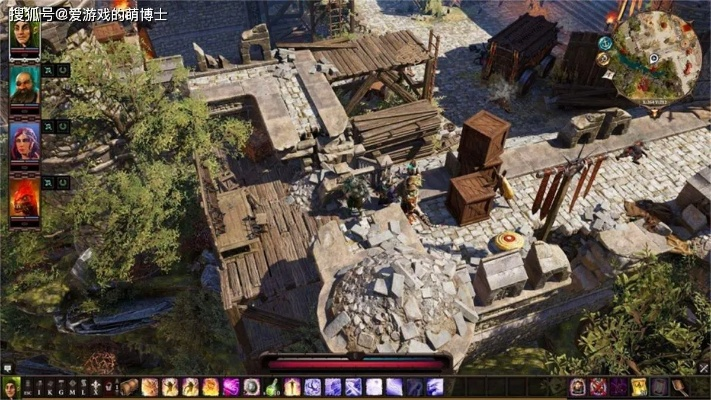711x400 pixels.
Task: Click the blue anchor waypoint button
Action: tap(605, 43)
